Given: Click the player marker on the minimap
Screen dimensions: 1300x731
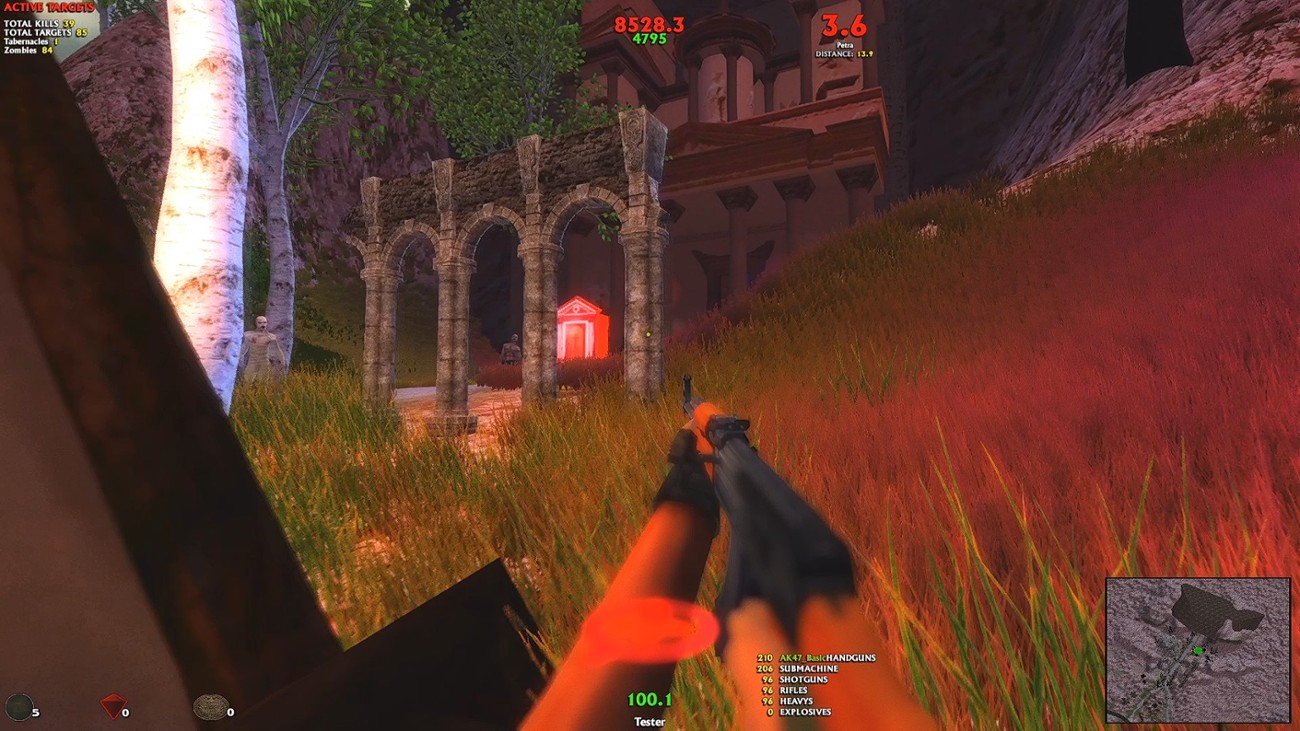Looking at the screenshot, I should (1198, 651).
